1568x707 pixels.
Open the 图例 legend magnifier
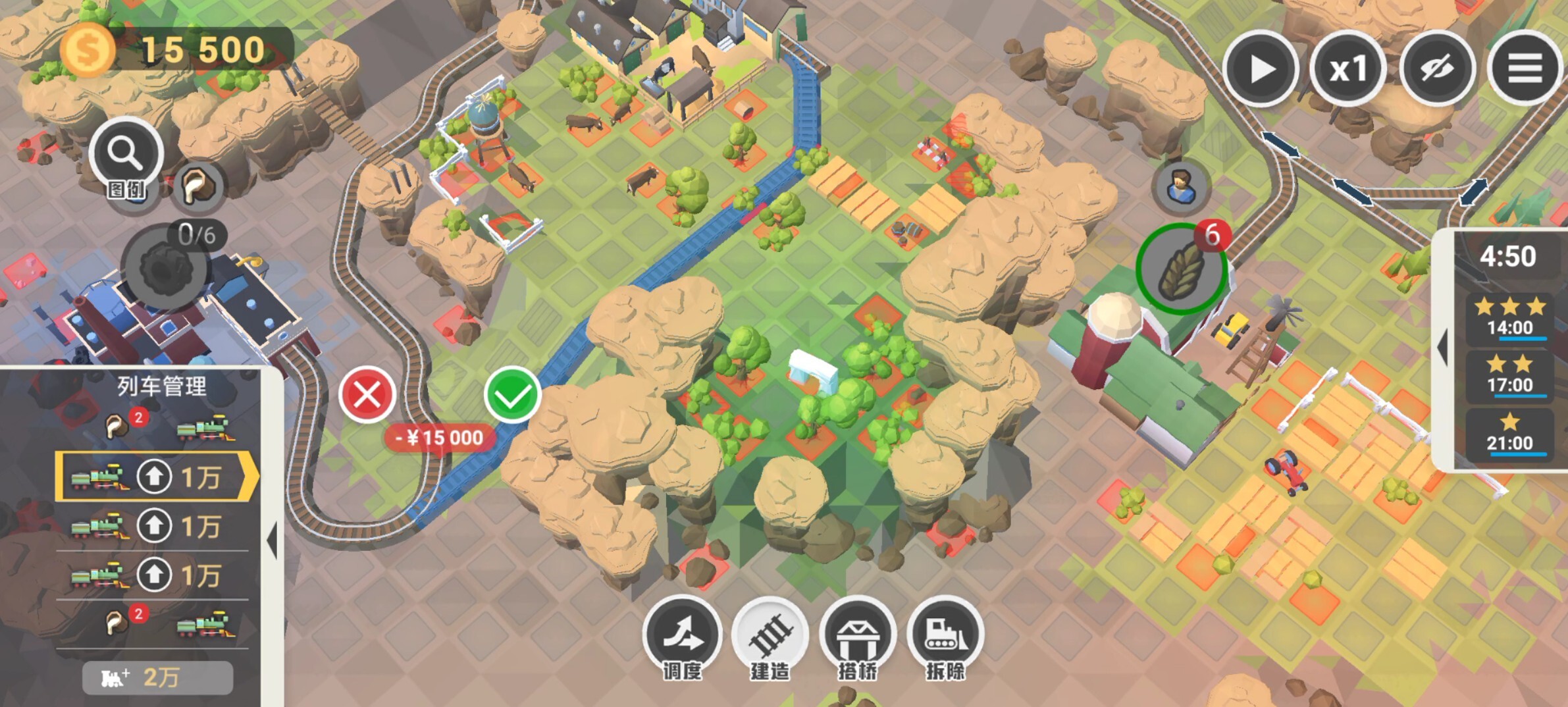point(126,156)
